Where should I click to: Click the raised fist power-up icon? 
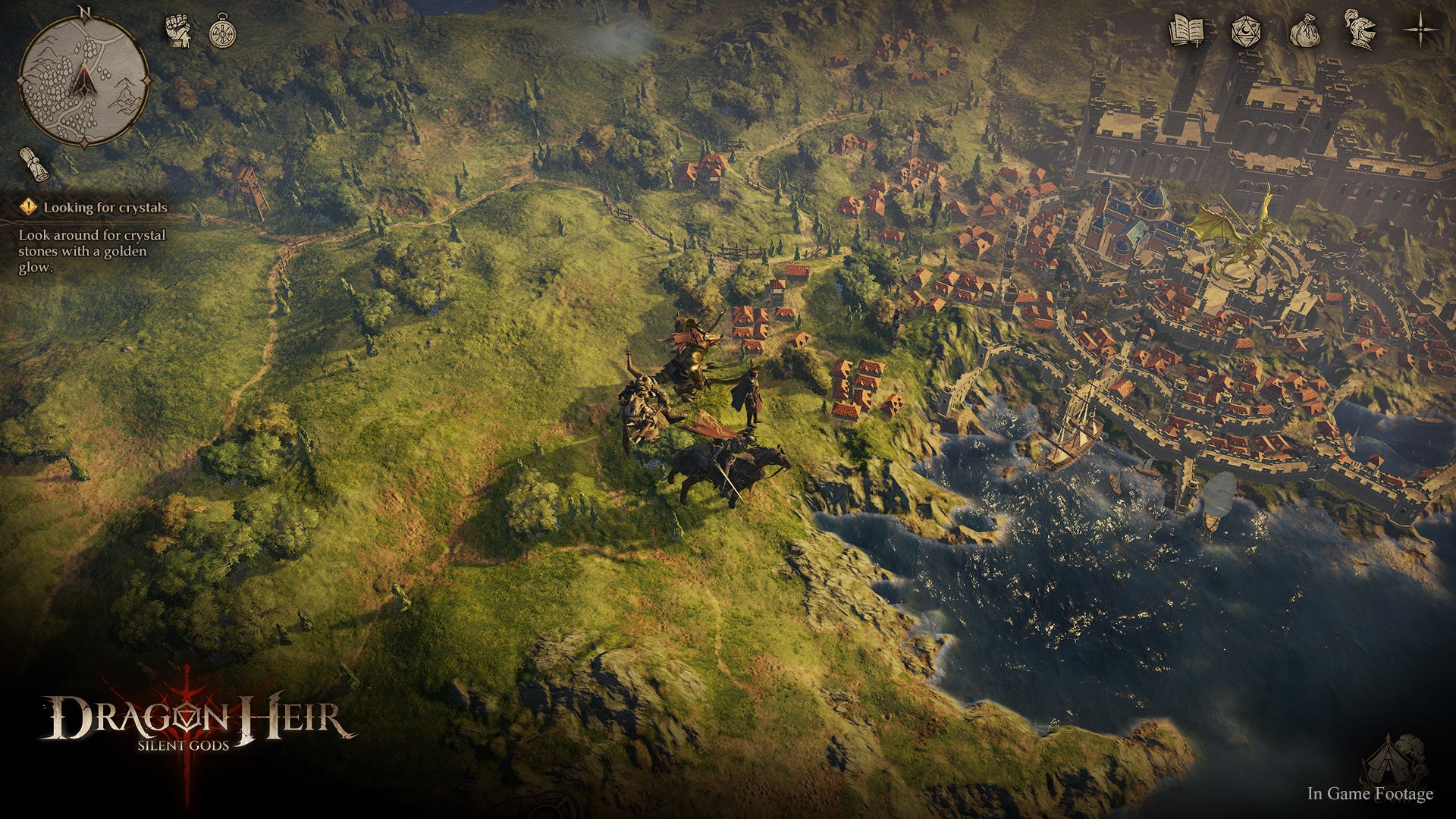tap(178, 31)
